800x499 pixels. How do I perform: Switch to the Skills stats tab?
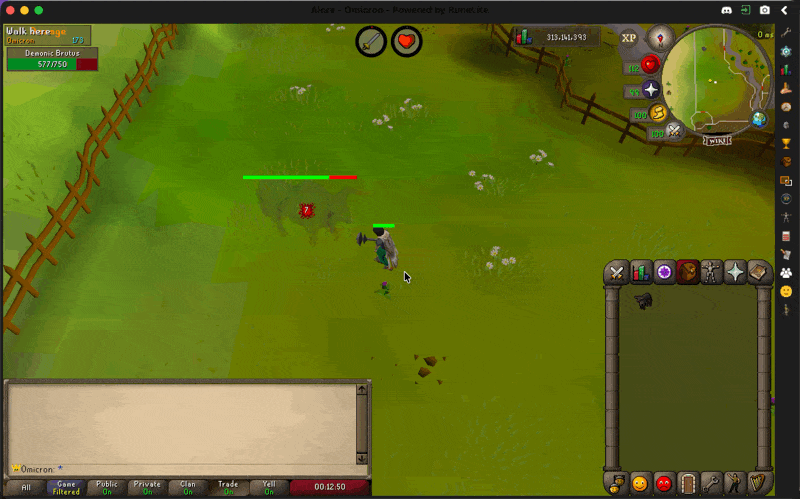point(641,272)
